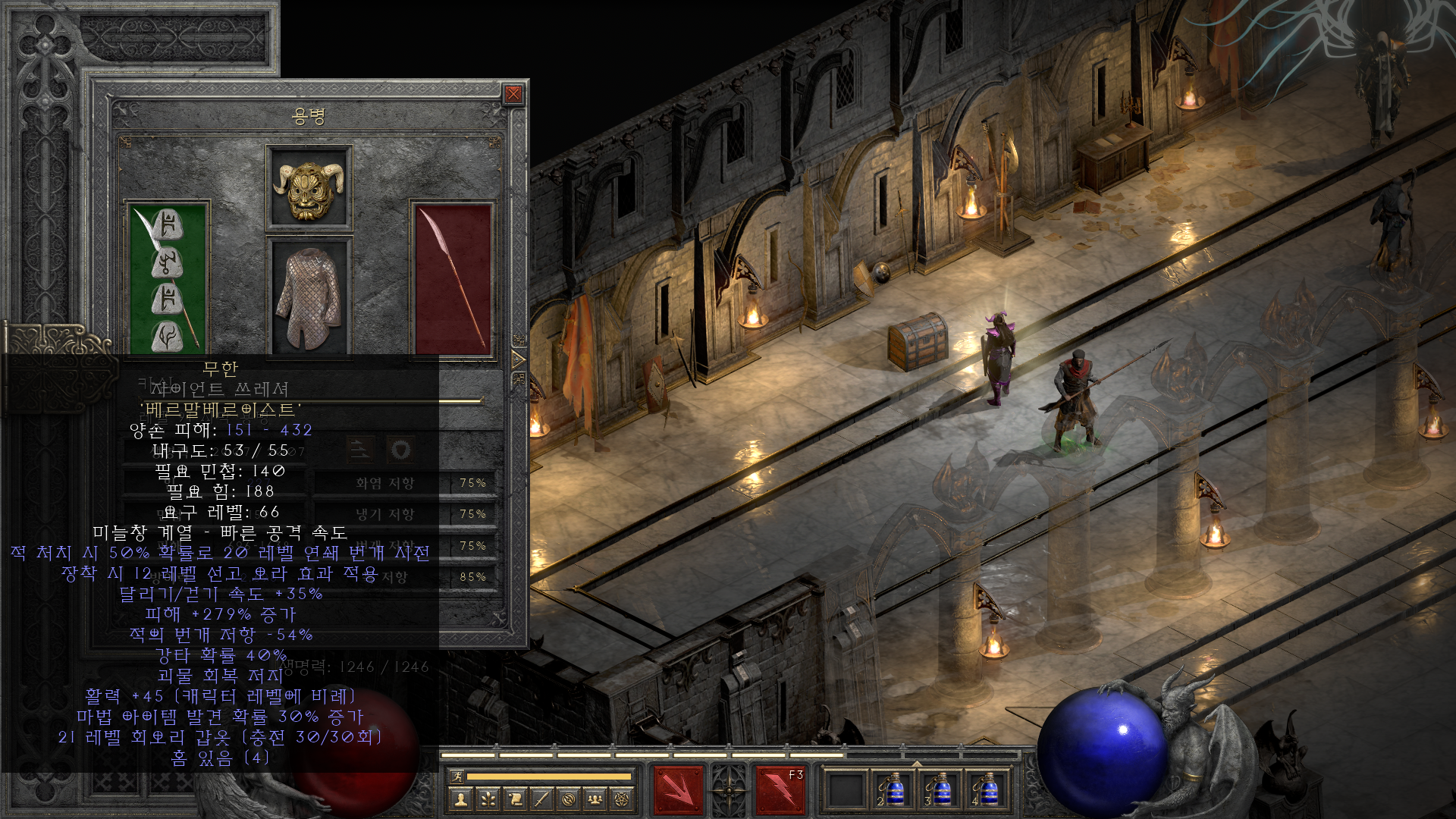Expand the belt using the small arrow above it

[916, 763]
